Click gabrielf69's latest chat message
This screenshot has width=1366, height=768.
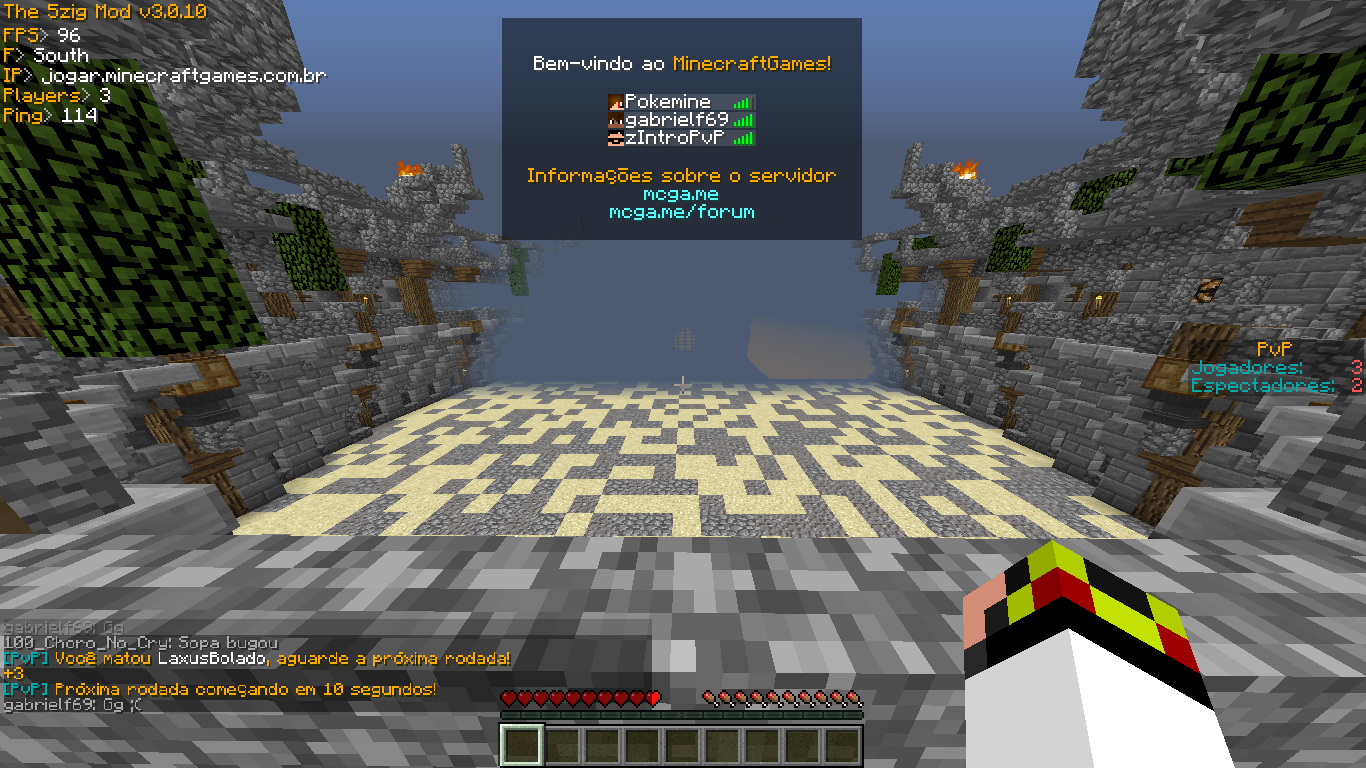(73, 705)
